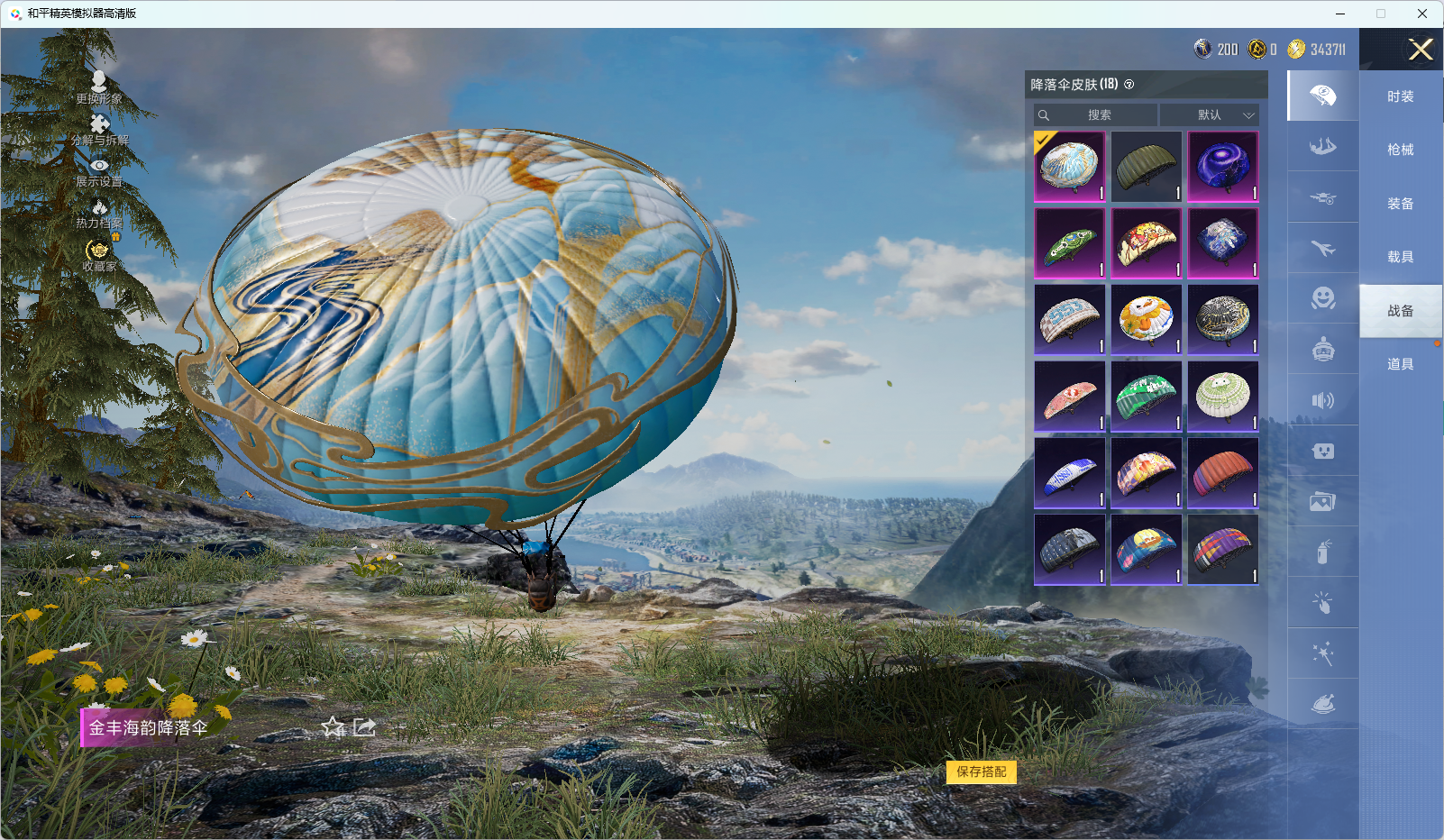Viewport: 1444px width, 840px height.
Task: Share the parachute via the share icon
Action: [x=364, y=727]
